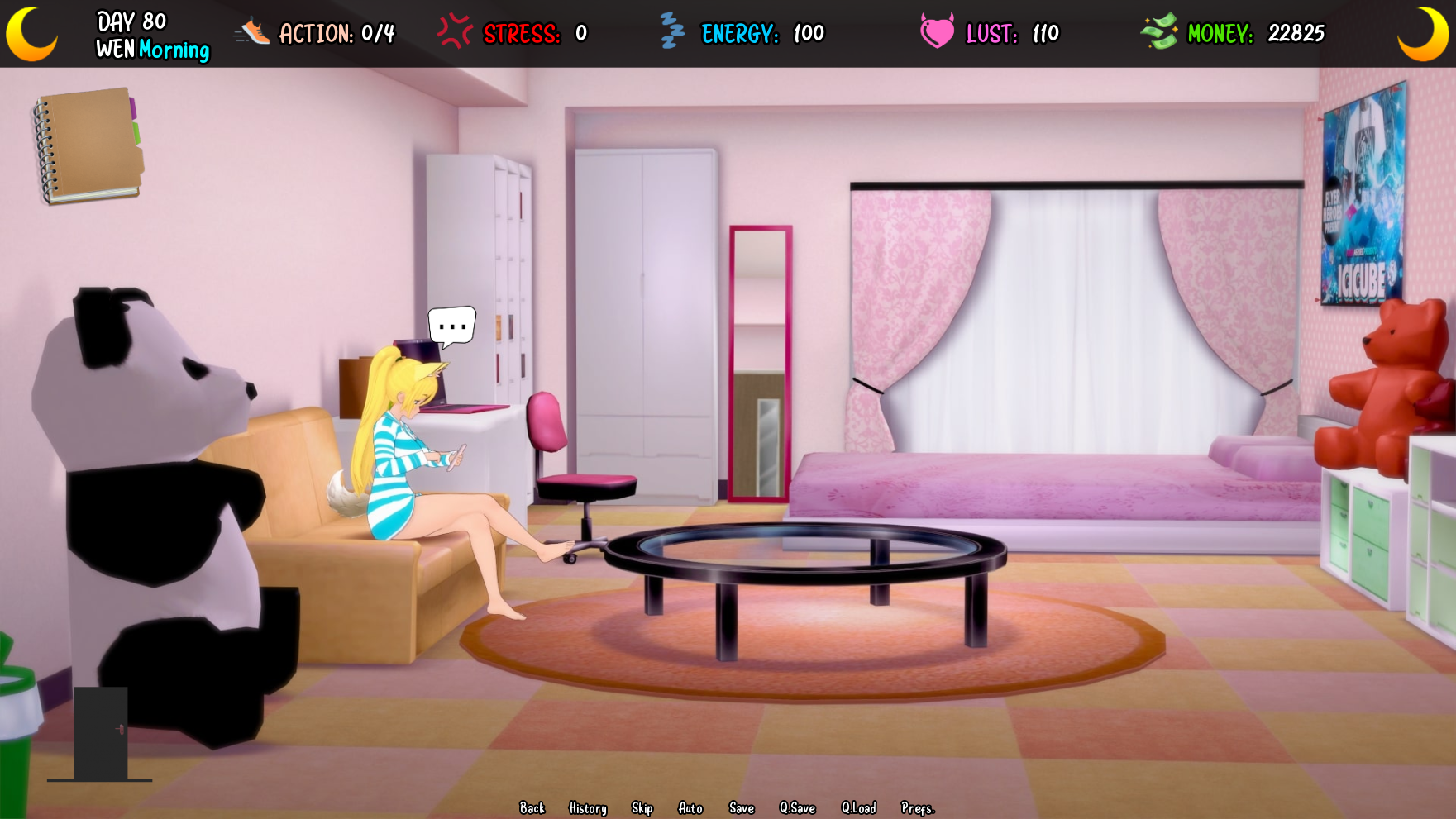Image resolution: width=1456 pixels, height=819 pixels.
Task: Click the Save button
Action: tap(741, 808)
